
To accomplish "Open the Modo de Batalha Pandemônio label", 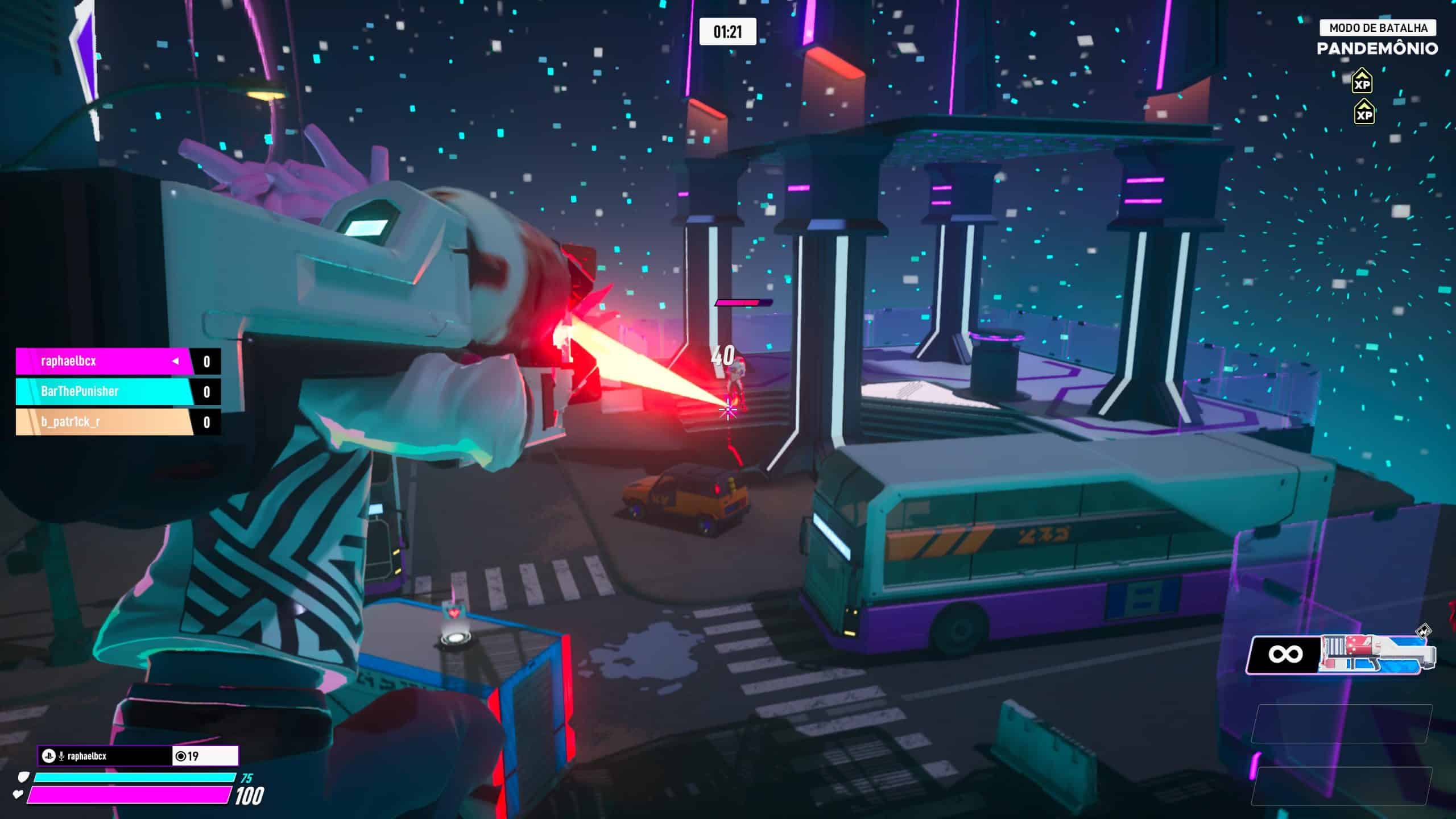I will pyautogui.click(x=1377, y=38).
